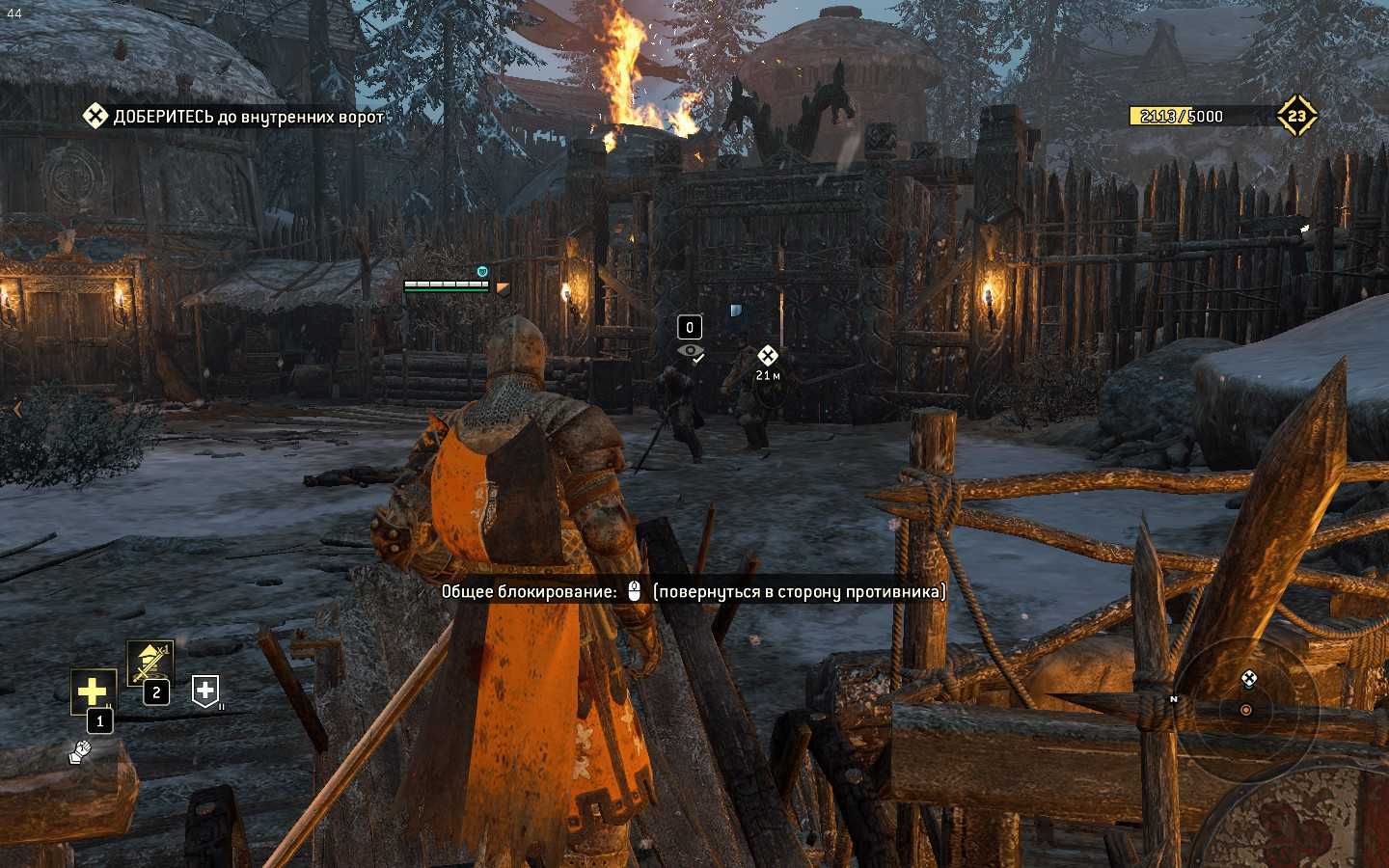Select the 21 м objective waypoint marker
Image resolution: width=1389 pixels, height=868 pixels.
coord(767,356)
